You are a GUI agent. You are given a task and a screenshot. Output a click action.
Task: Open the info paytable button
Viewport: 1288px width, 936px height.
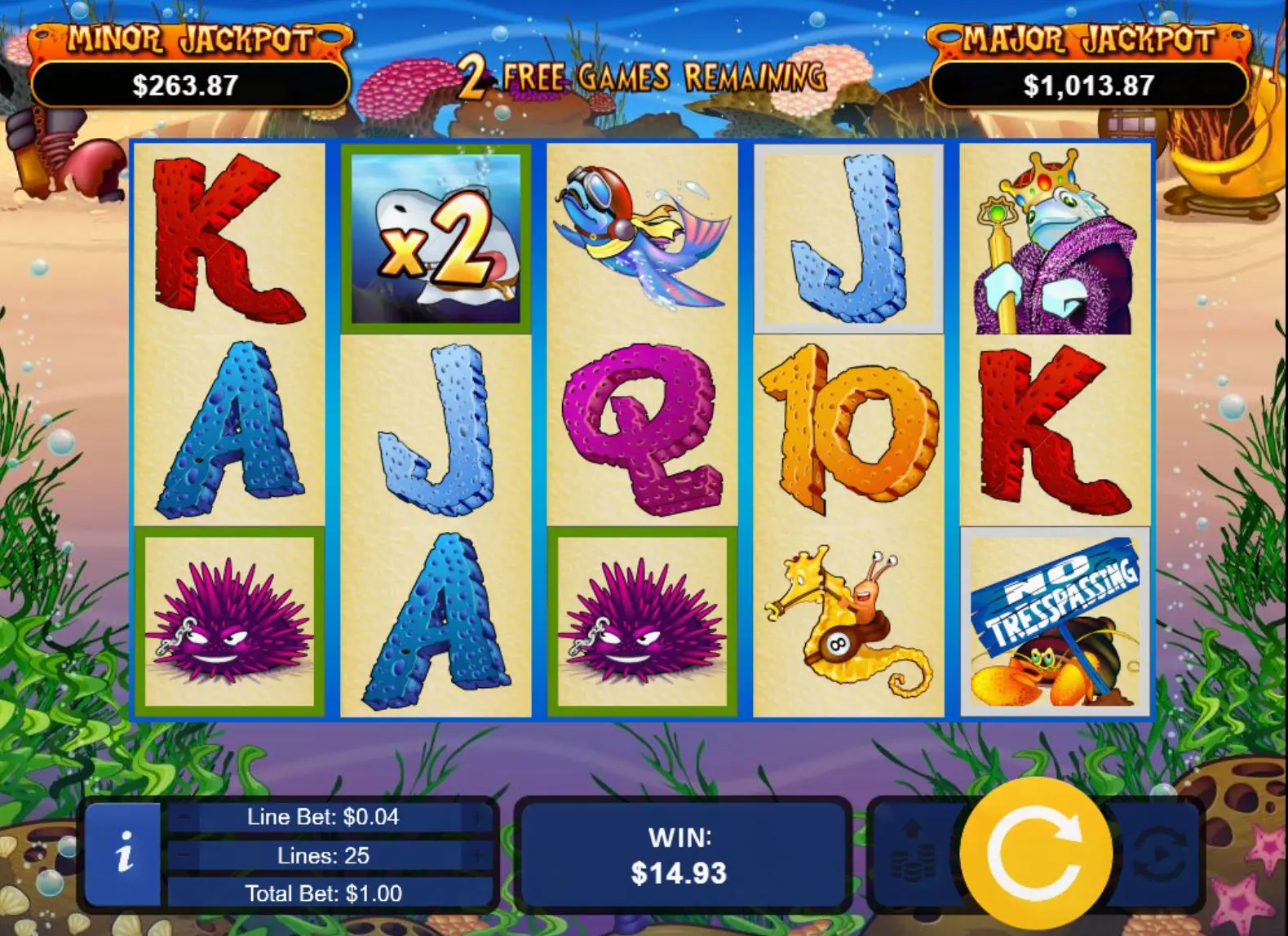click(x=124, y=854)
